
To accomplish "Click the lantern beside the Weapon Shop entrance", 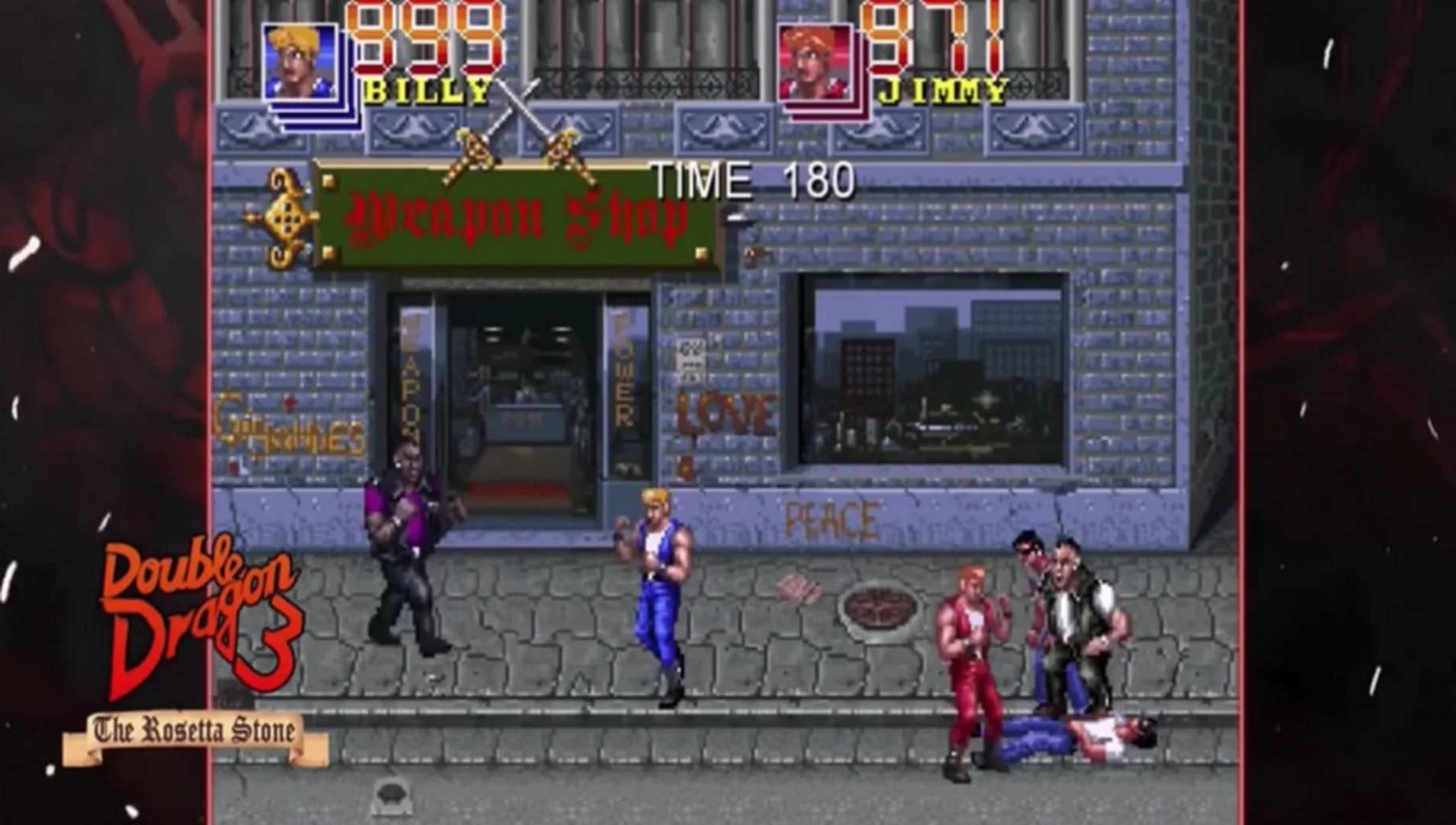I will pos(754,252).
